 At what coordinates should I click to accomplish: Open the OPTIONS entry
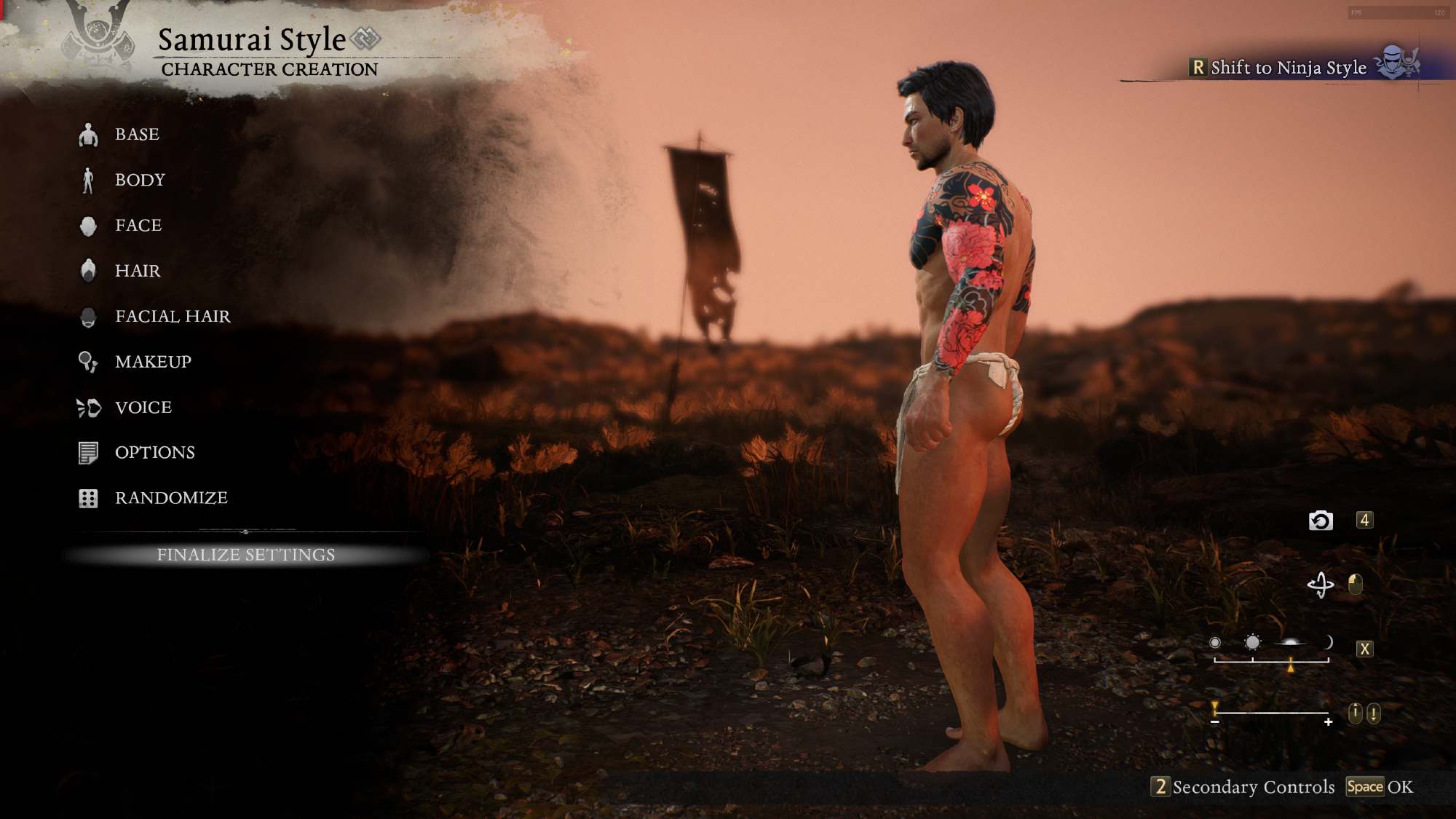(154, 453)
